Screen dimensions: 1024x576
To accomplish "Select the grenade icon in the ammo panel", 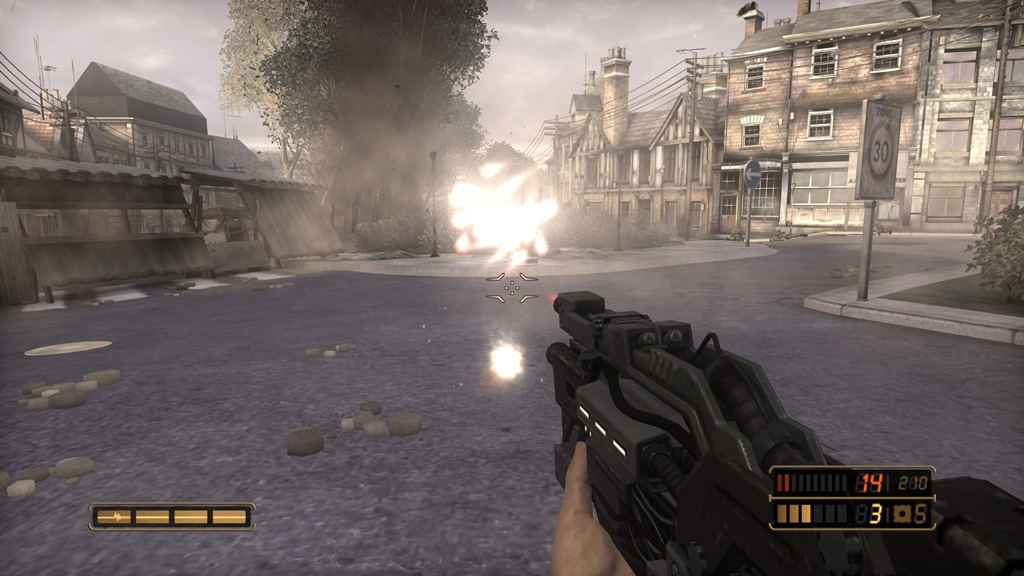I will pos(900,514).
